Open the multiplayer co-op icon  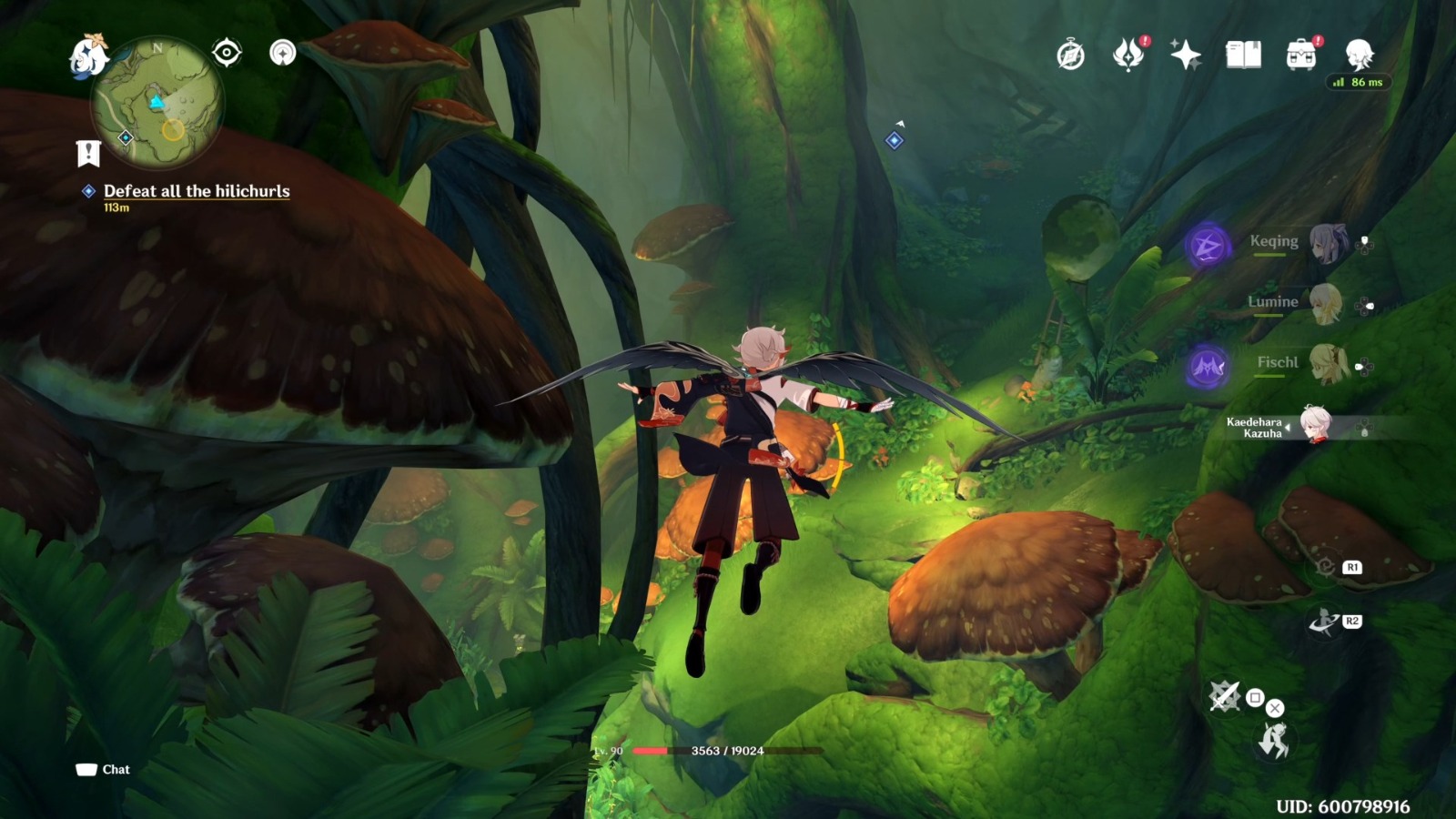pyautogui.click(x=283, y=53)
